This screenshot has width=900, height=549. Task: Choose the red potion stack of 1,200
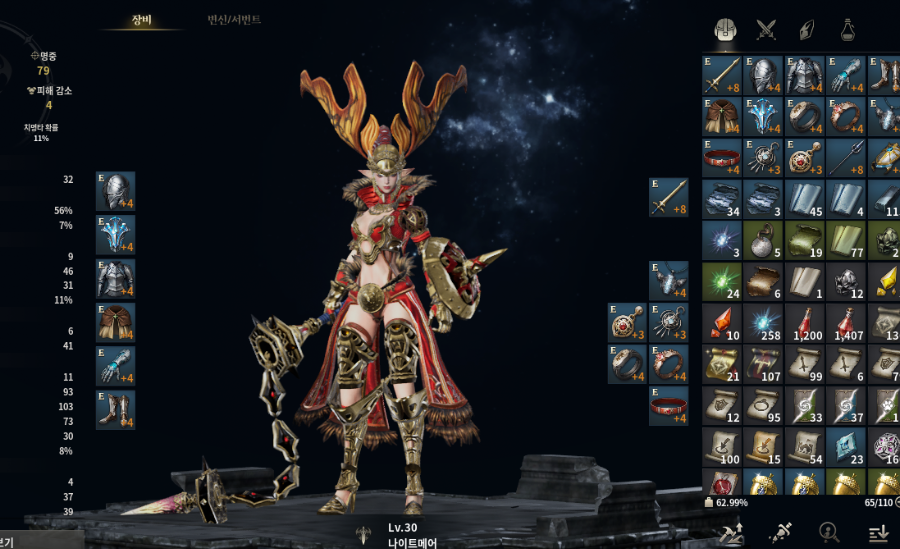[805, 322]
